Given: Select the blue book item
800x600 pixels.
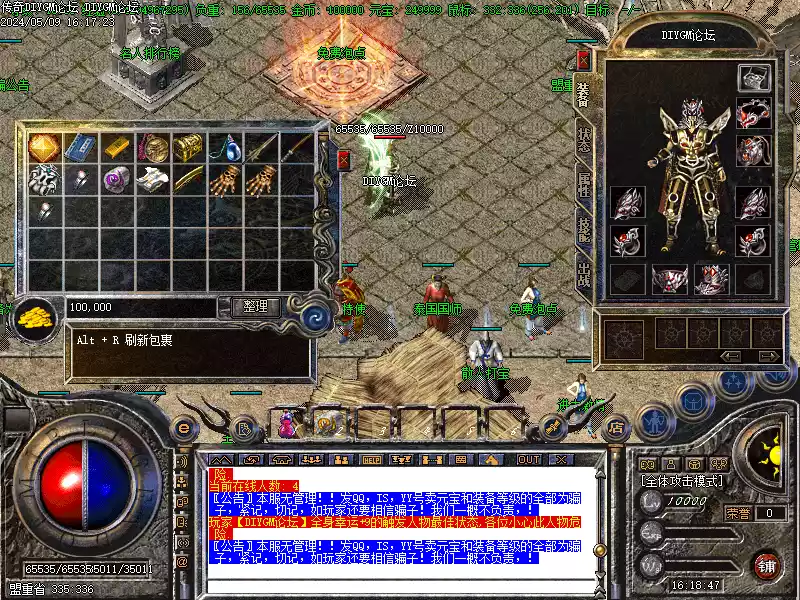Looking at the screenshot, I should pyautogui.click(x=80, y=148).
